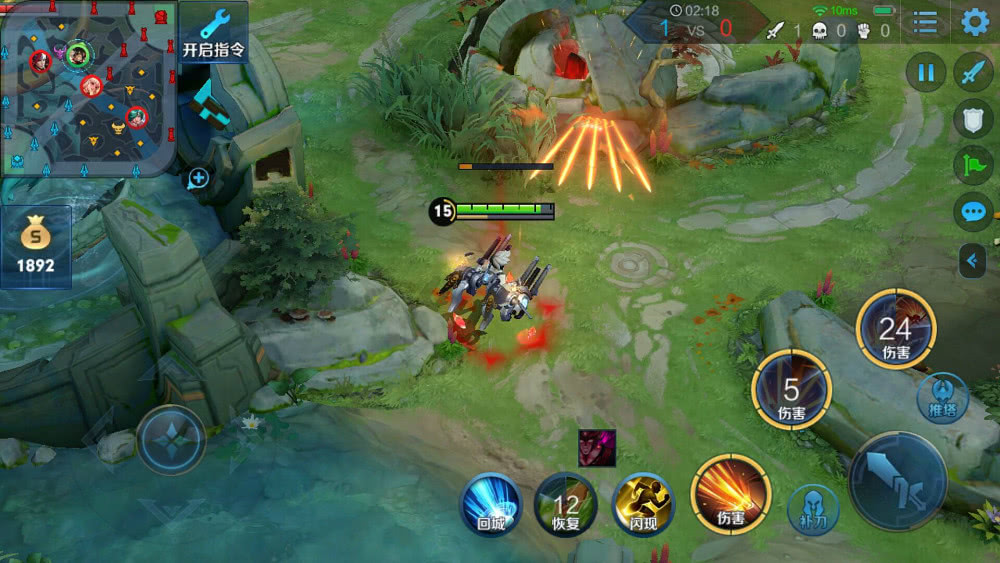Select the 伤害 skill on 24 cooldown

coord(895,330)
